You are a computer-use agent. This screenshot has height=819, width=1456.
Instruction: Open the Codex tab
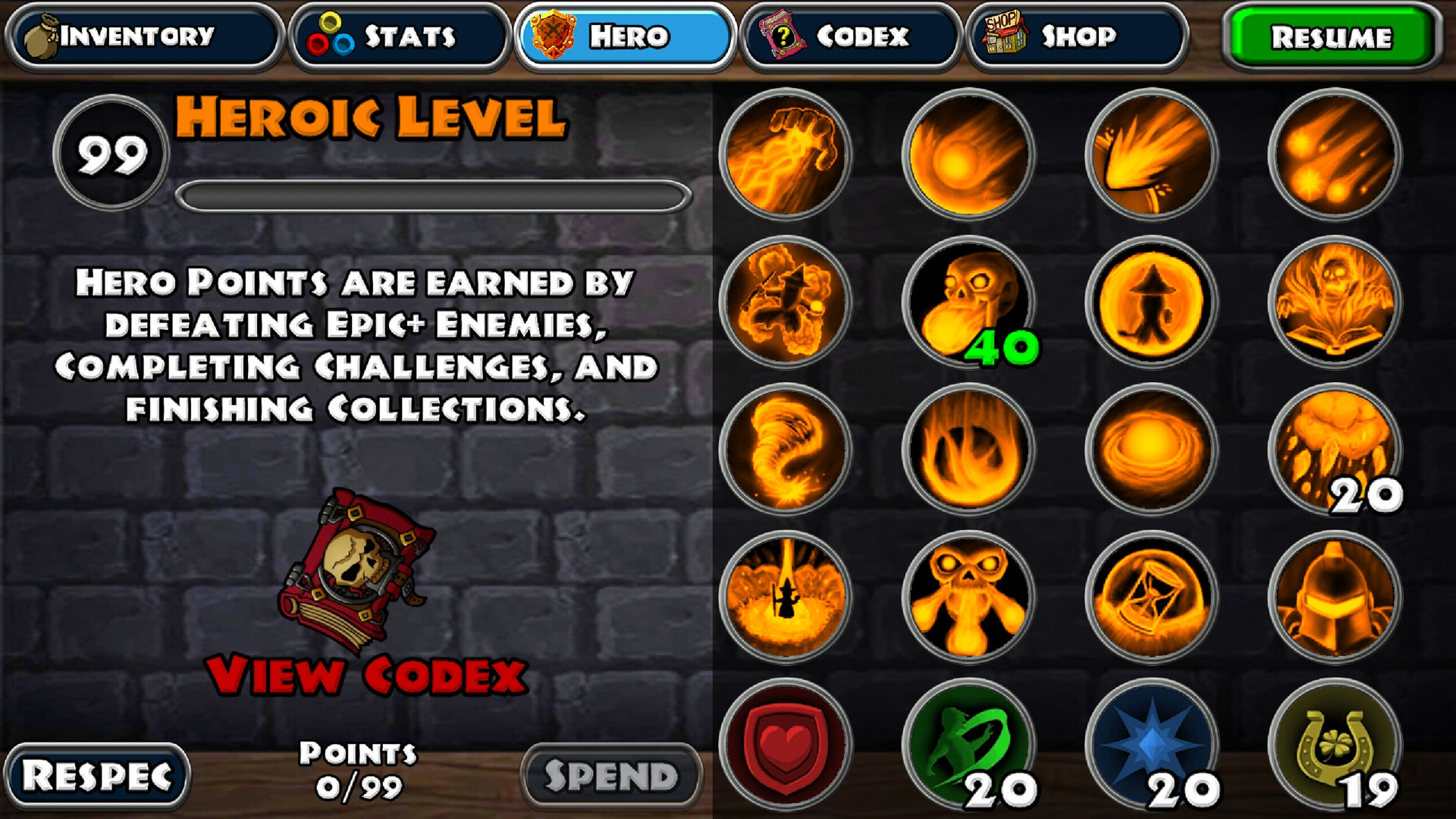[850, 36]
